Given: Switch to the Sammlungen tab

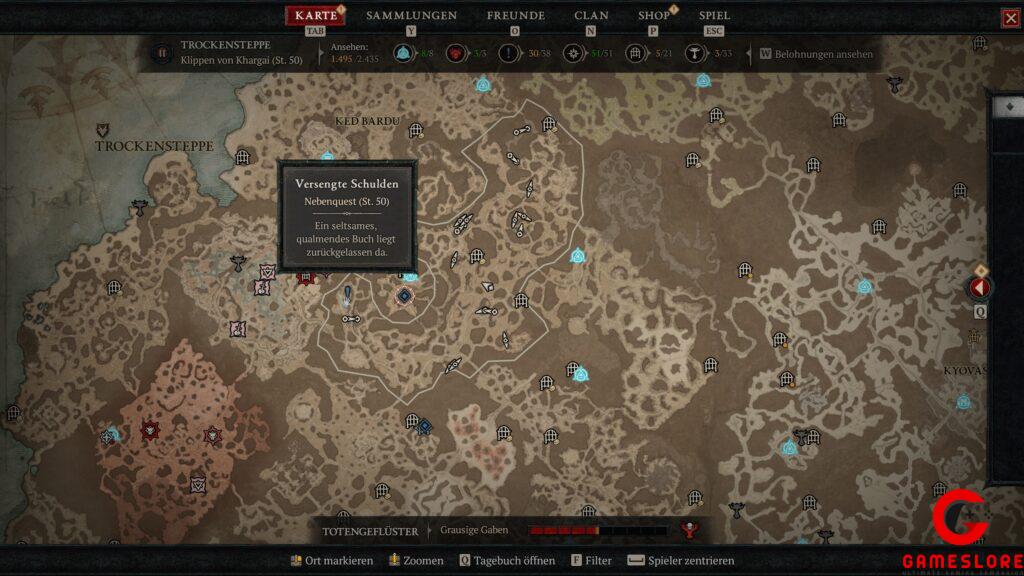Looking at the screenshot, I should (x=411, y=16).
